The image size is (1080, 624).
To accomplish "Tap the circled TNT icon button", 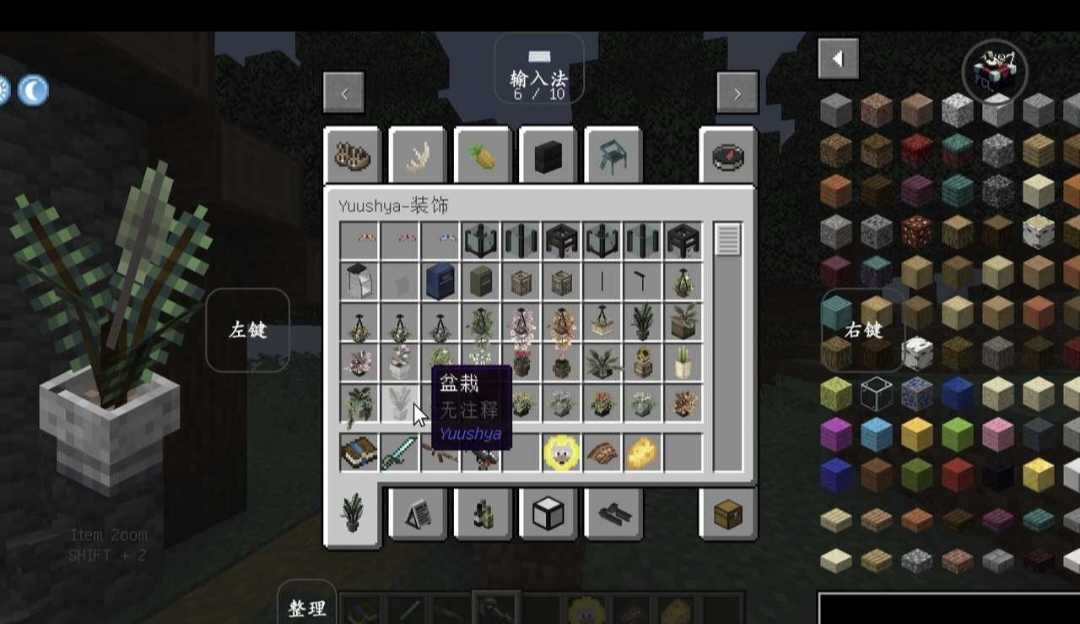I will point(995,71).
